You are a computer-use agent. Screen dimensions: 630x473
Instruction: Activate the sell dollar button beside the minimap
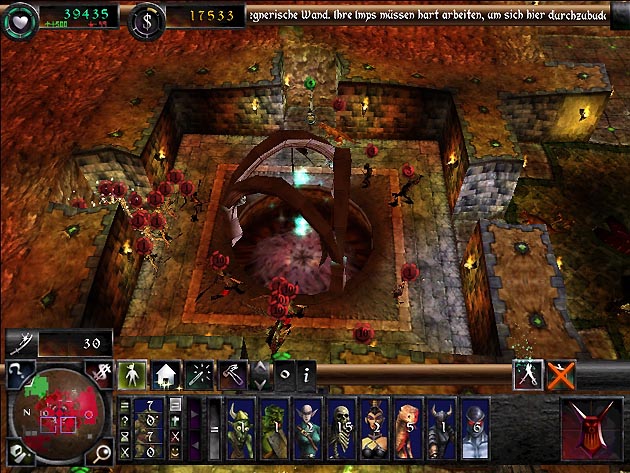[102, 372]
